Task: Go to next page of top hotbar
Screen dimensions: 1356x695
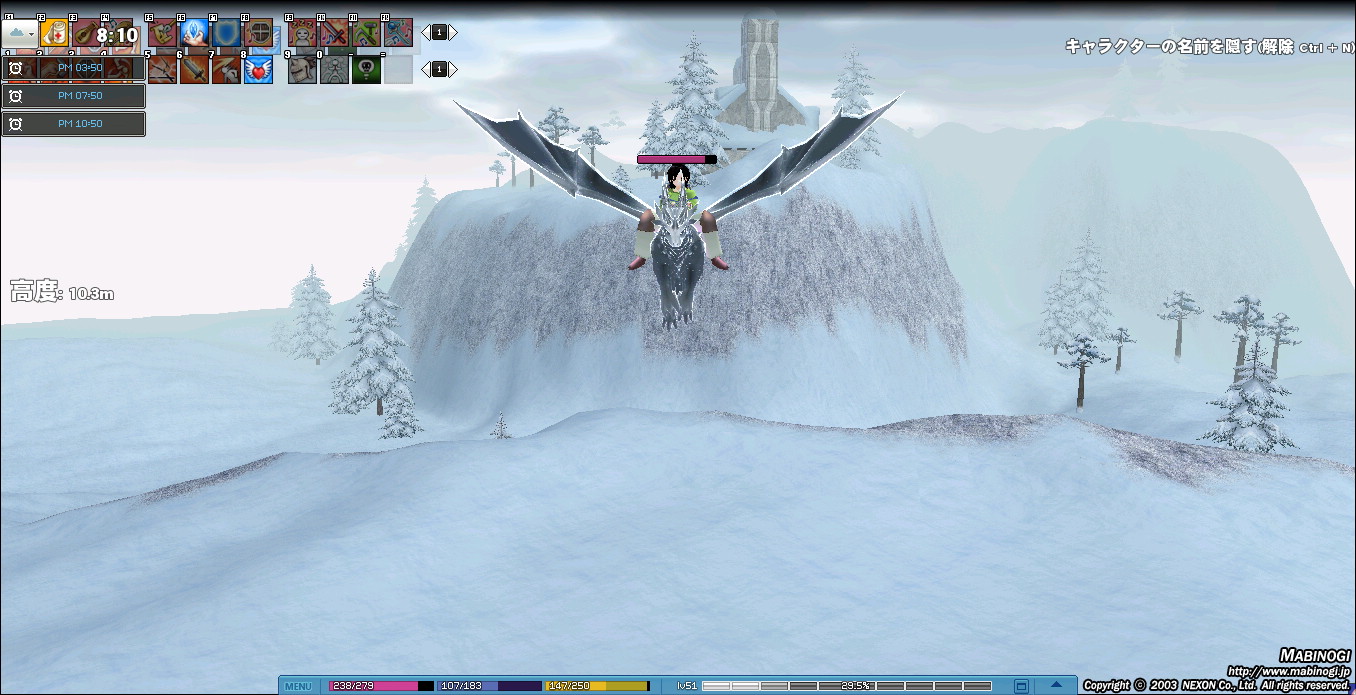Action: tap(453, 33)
